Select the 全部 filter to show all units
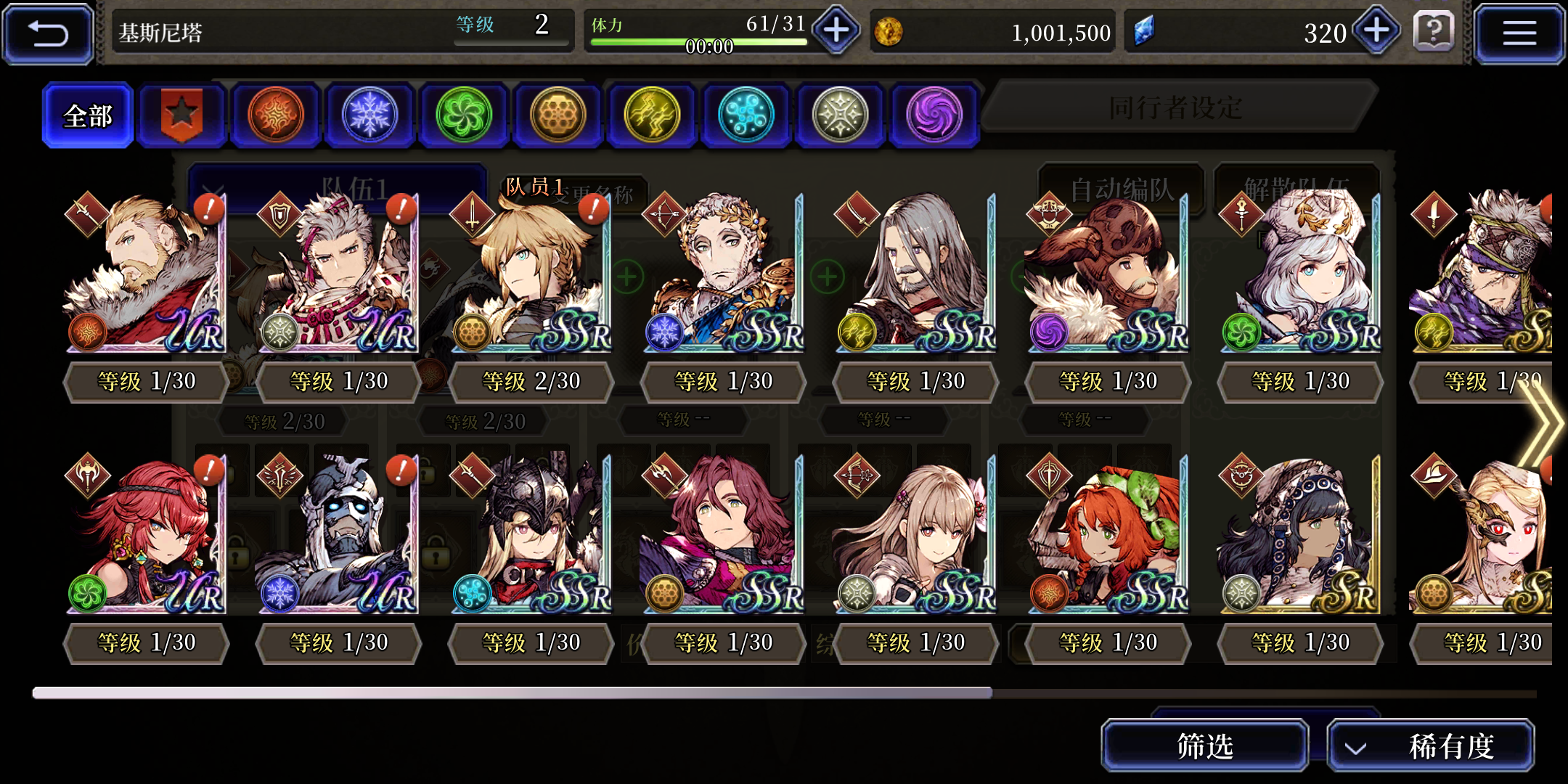The width and height of the screenshot is (1568, 784). 87,115
